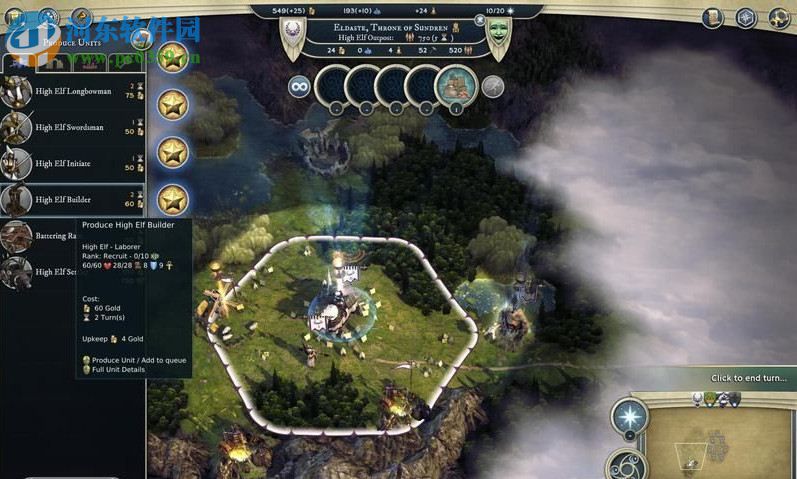Click the glowing end turn orb
This screenshot has height=479, width=797.
(630, 415)
